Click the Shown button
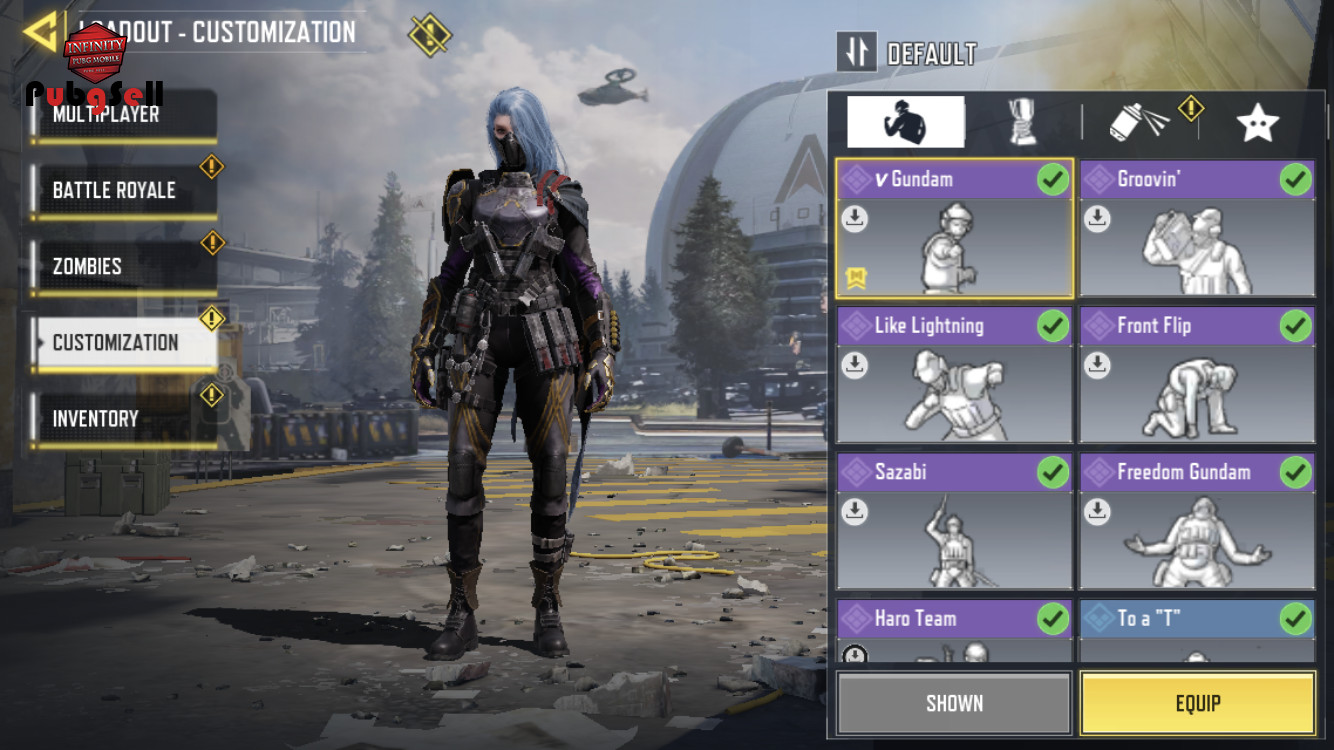The width and height of the screenshot is (1334, 750). [x=954, y=703]
